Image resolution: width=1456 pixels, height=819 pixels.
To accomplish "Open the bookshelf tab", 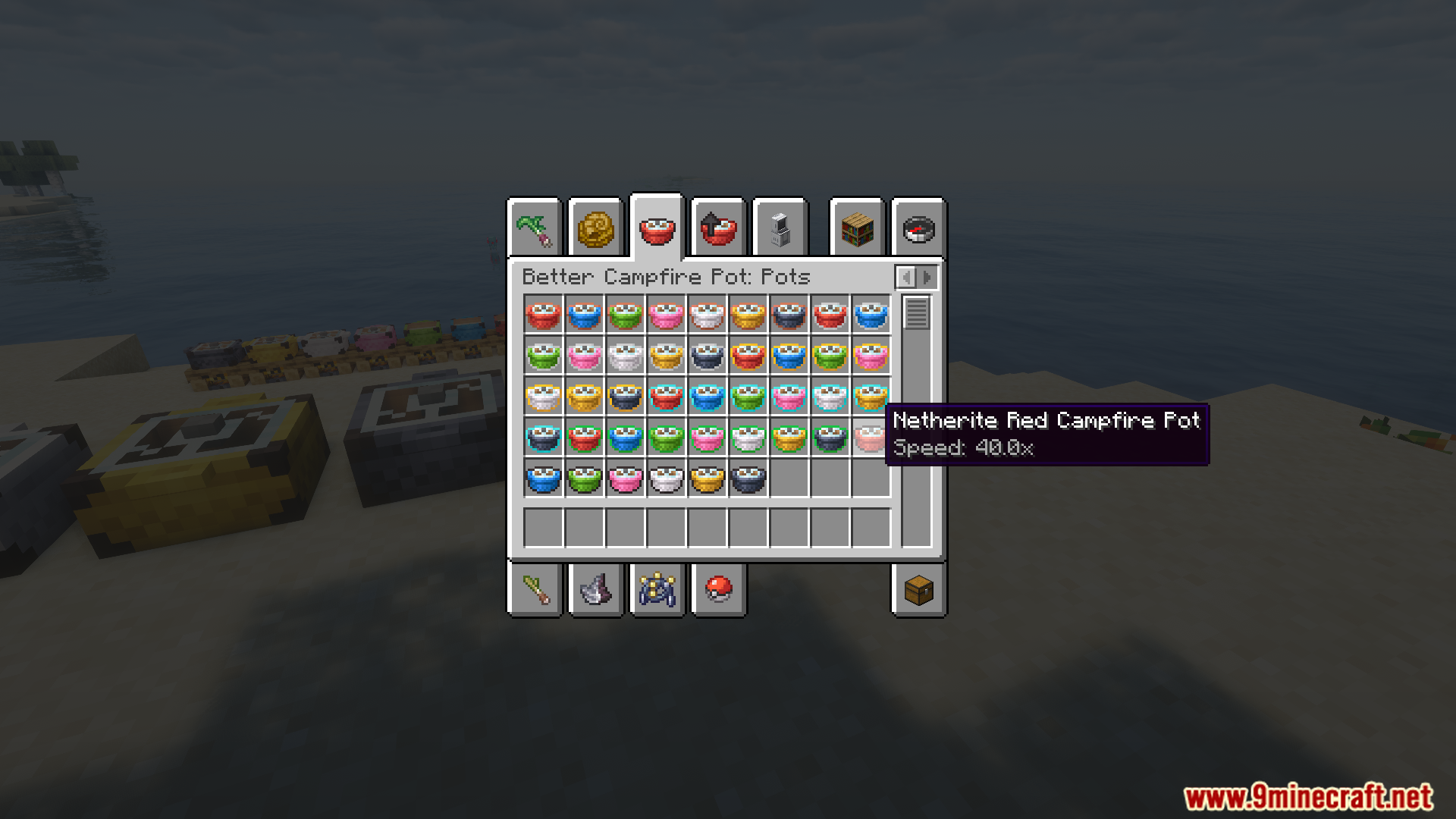I will pyautogui.click(x=856, y=227).
